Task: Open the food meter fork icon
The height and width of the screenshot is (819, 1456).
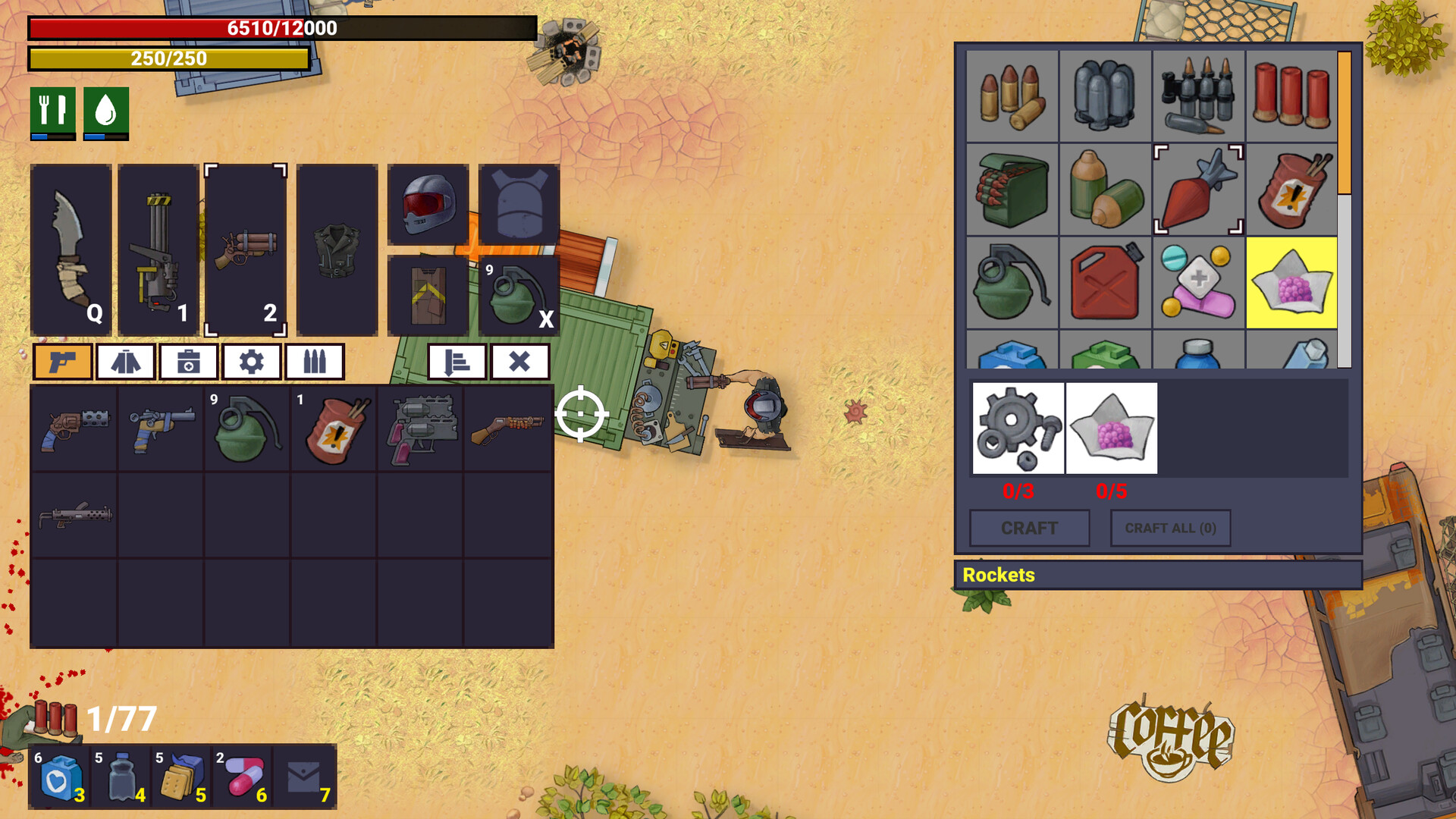Action: 52,111
